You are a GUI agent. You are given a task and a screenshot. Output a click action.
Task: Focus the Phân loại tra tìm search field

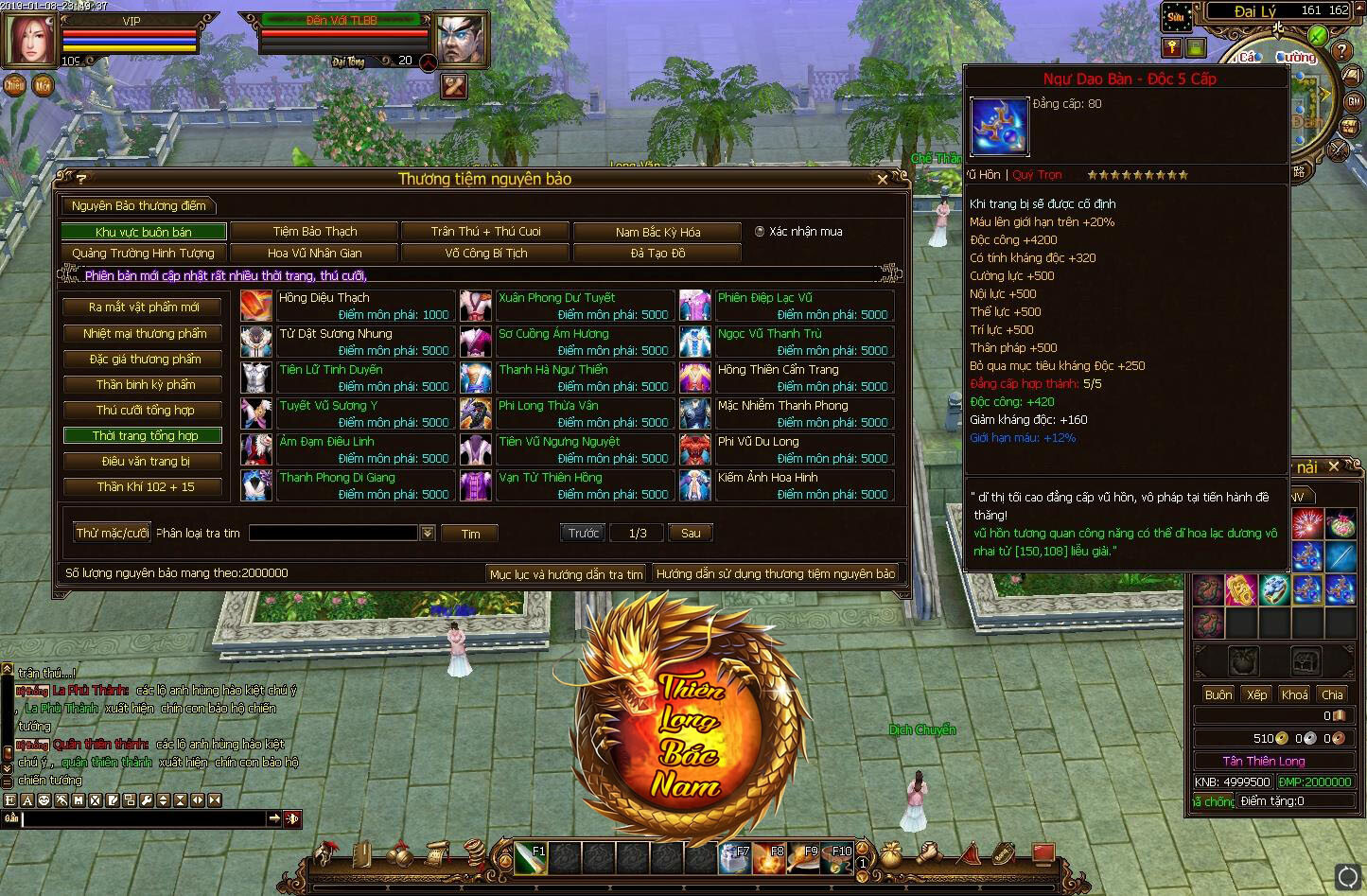(333, 534)
